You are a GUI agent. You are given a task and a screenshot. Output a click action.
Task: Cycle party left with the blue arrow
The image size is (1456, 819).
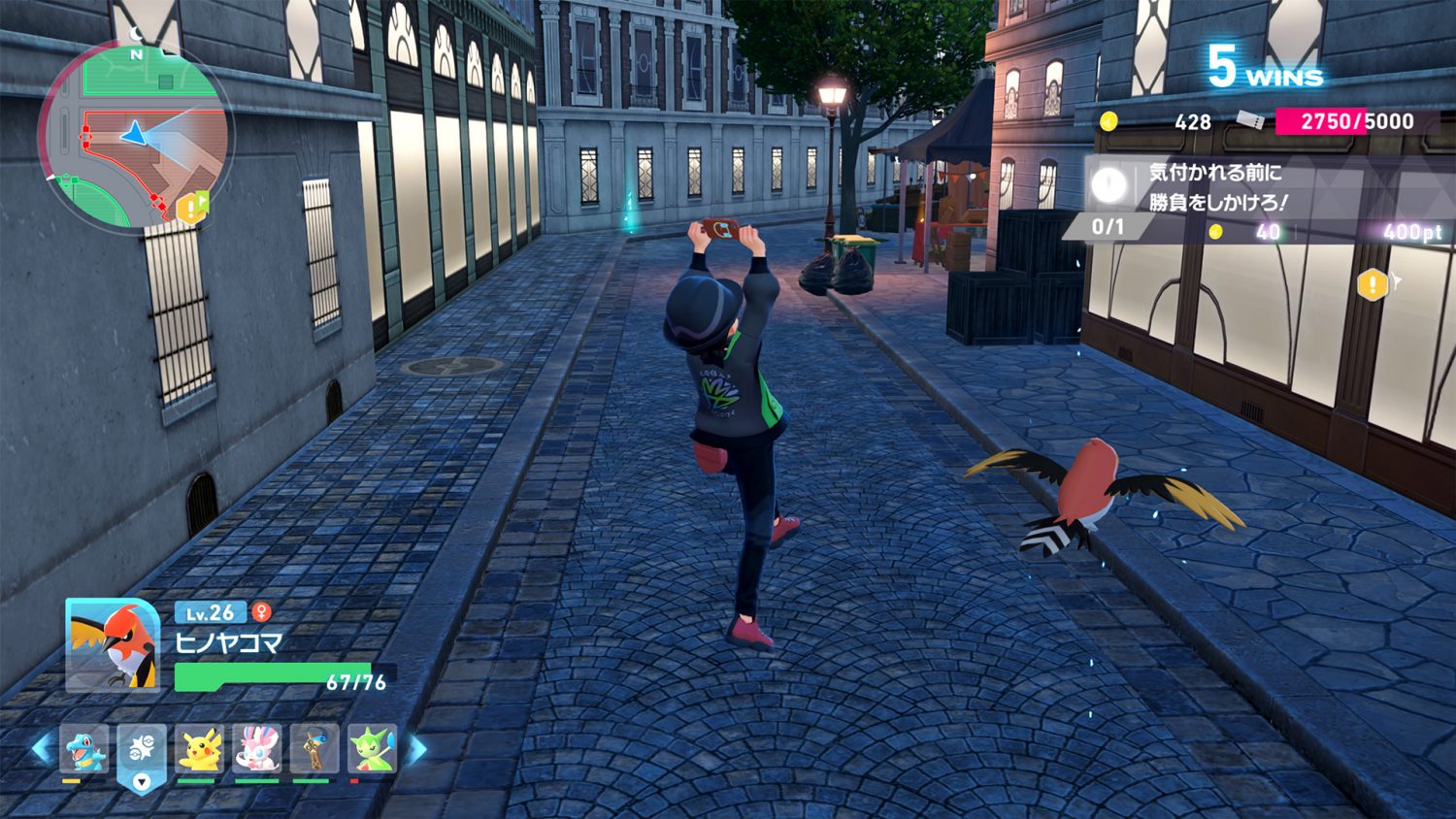(x=42, y=748)
